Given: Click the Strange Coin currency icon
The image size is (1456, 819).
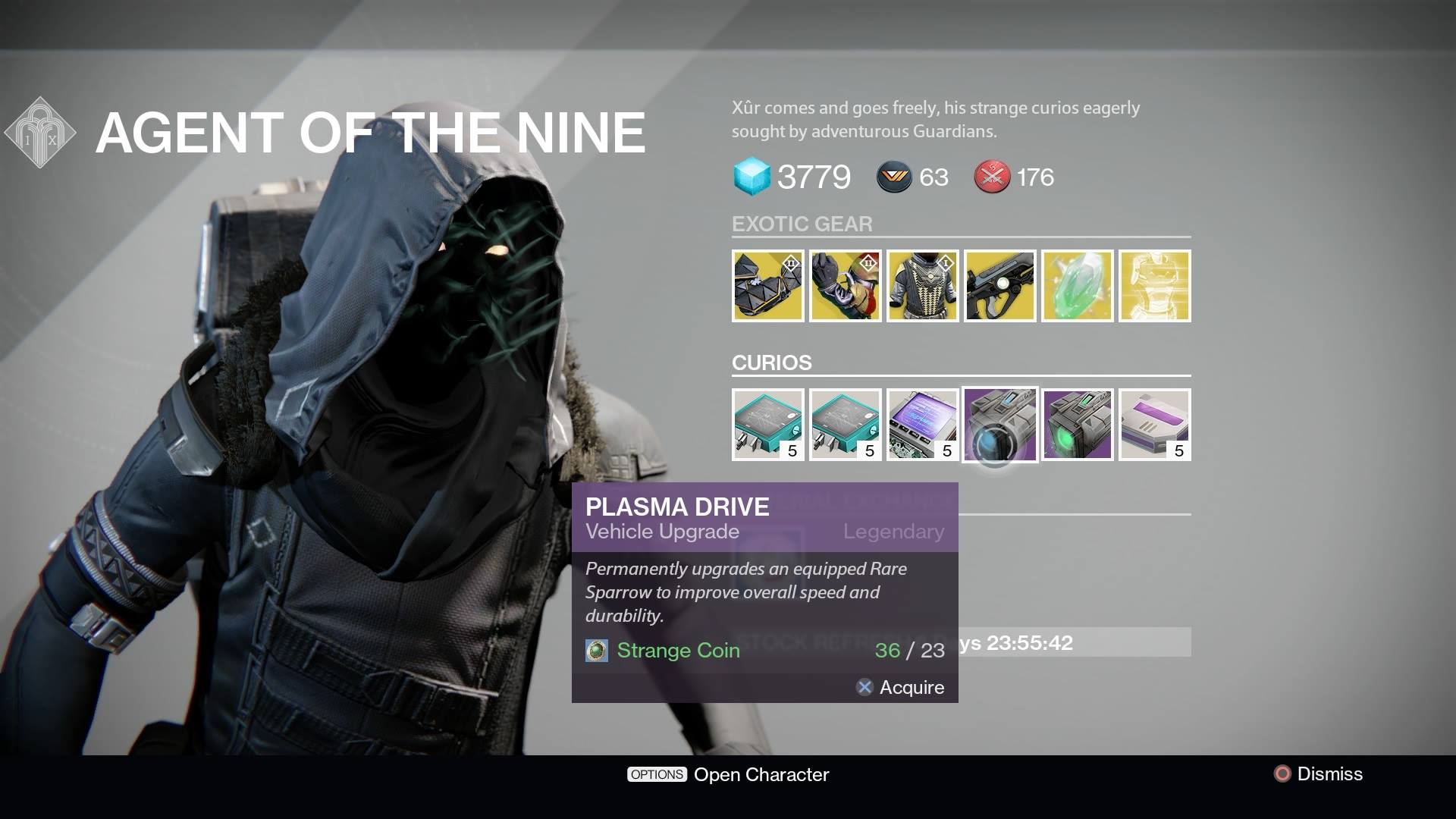Looking at the screenshot, I should 598,651.
